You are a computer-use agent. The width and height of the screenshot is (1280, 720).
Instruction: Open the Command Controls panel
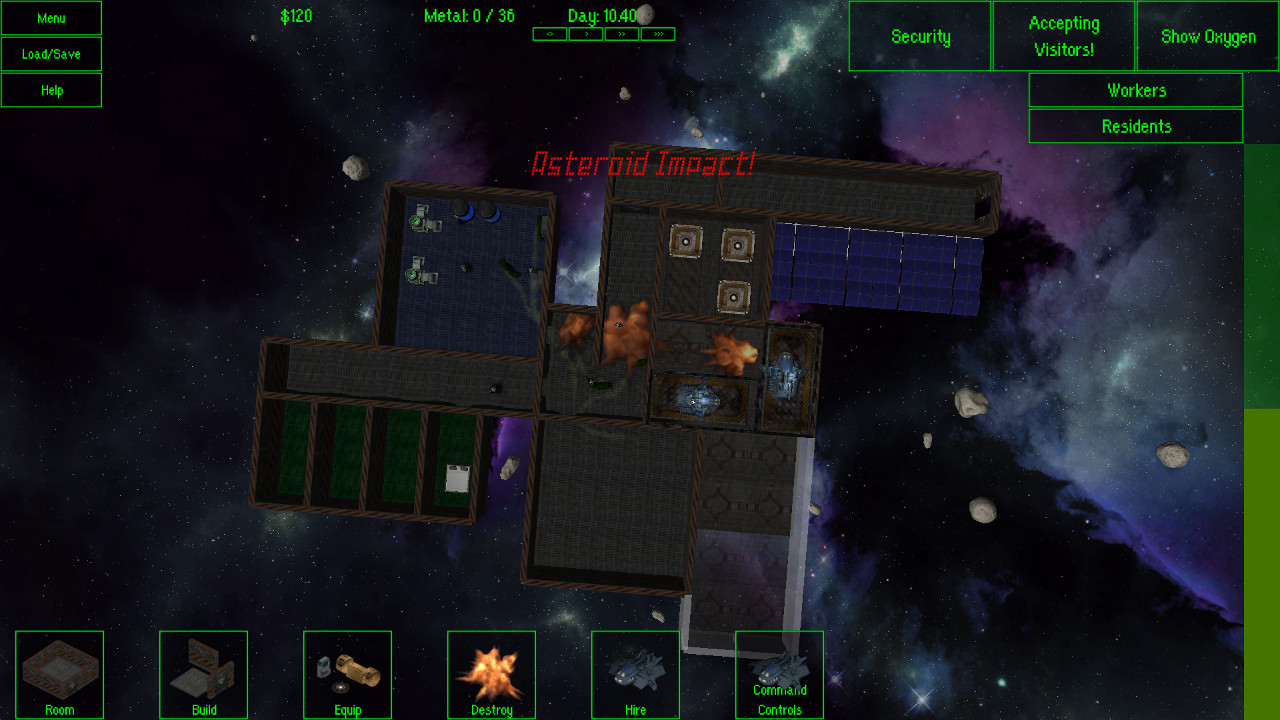click(779, 674)
